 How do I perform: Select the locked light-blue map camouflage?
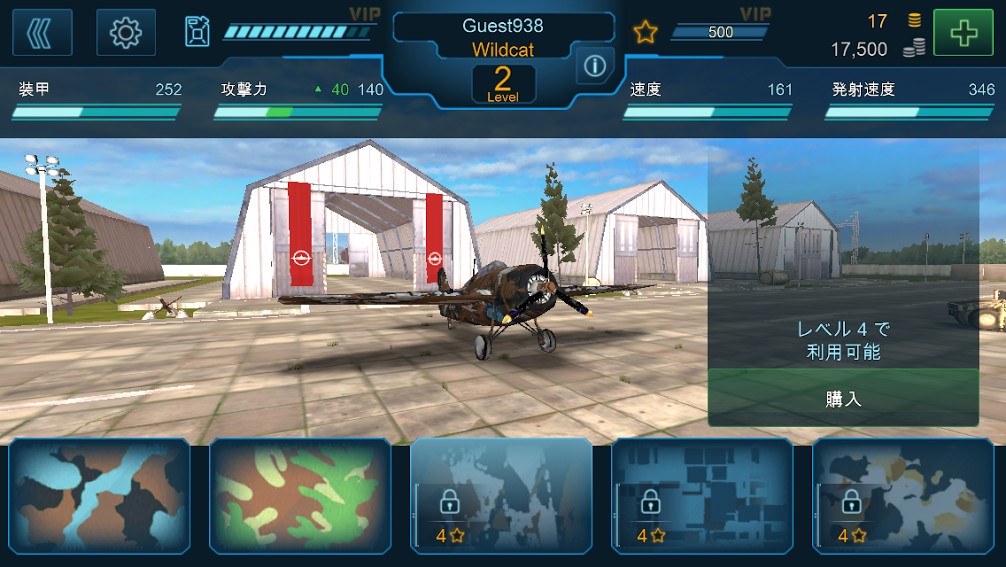click(501, 495)
